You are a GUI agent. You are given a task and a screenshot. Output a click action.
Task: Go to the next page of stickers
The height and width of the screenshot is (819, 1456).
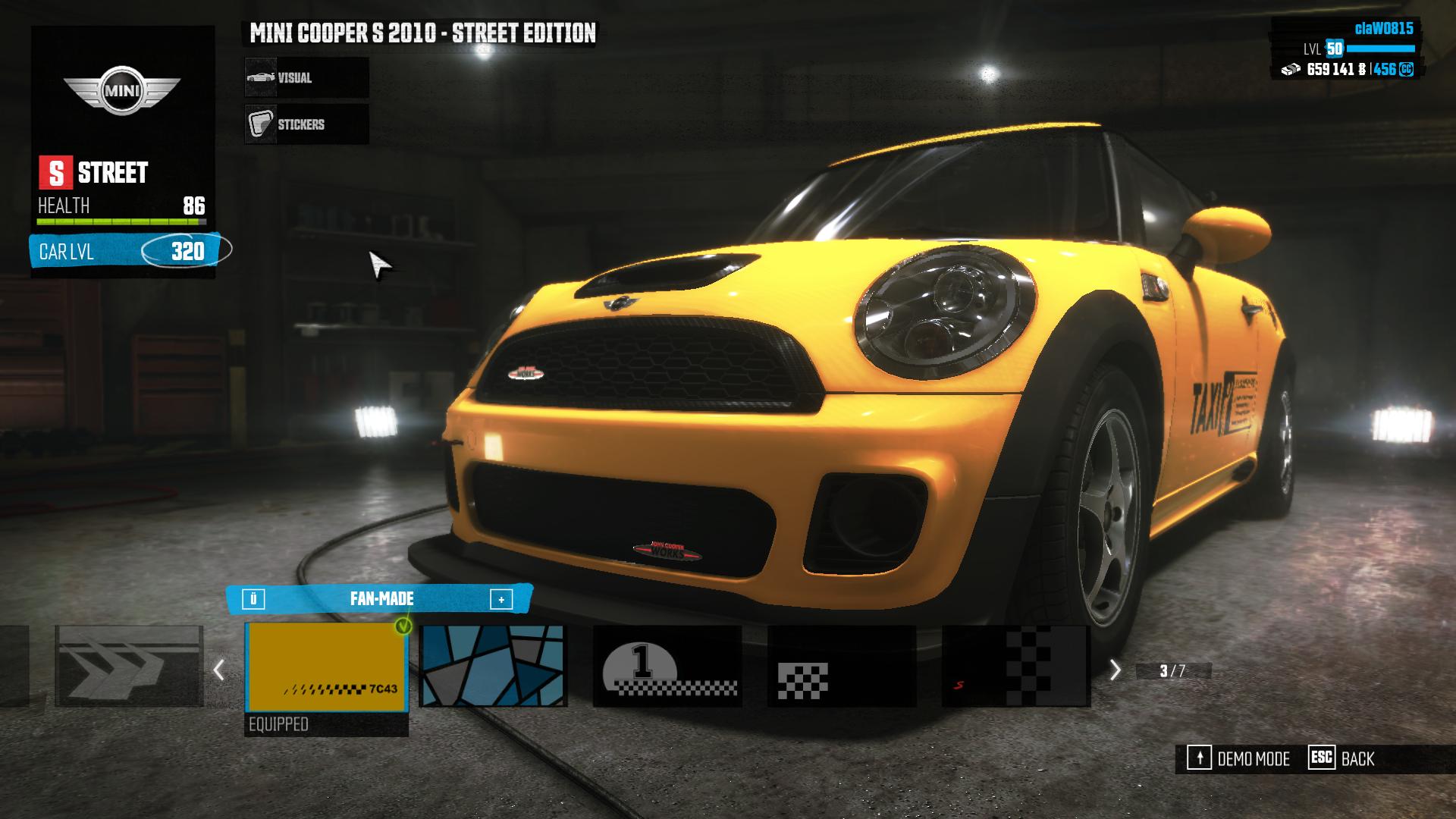coord(1115,670)
